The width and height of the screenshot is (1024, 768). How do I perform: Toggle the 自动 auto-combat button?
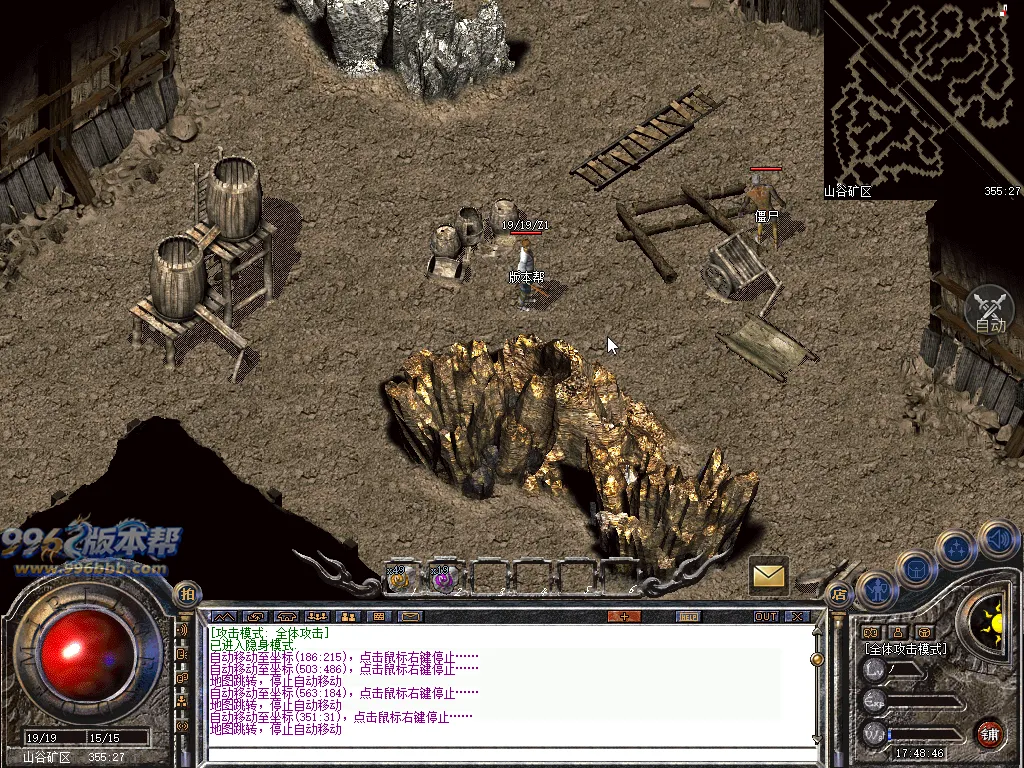tap(990, 310)
